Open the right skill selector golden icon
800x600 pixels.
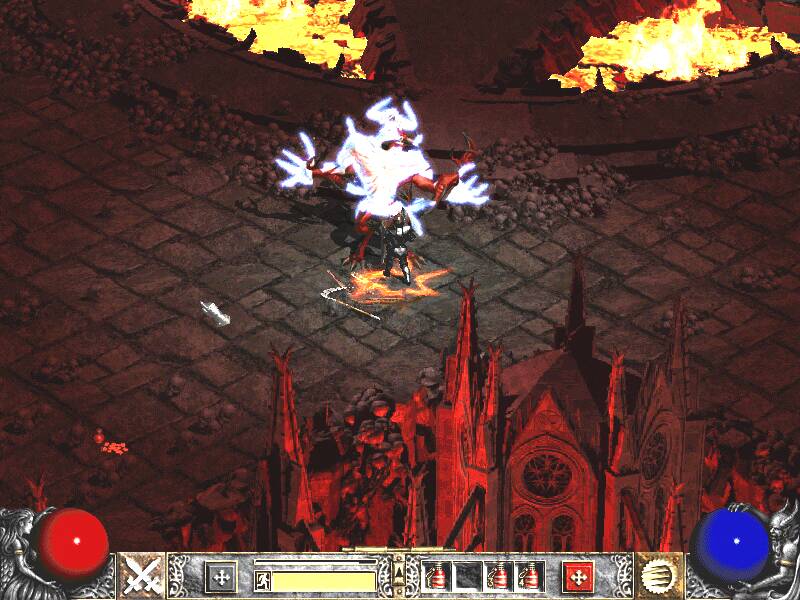point(658,576)
